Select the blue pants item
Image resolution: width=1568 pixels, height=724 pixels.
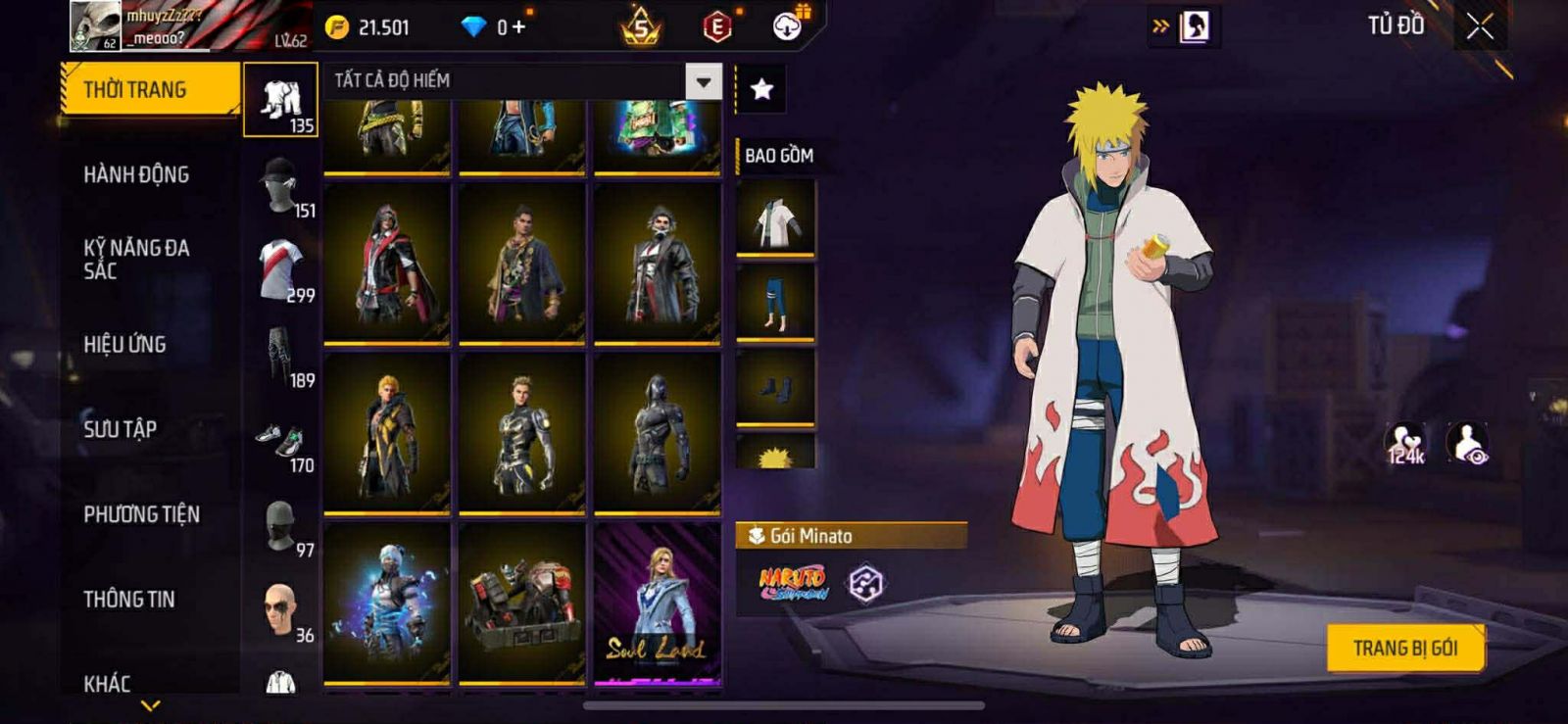click(x=775, y=303)
